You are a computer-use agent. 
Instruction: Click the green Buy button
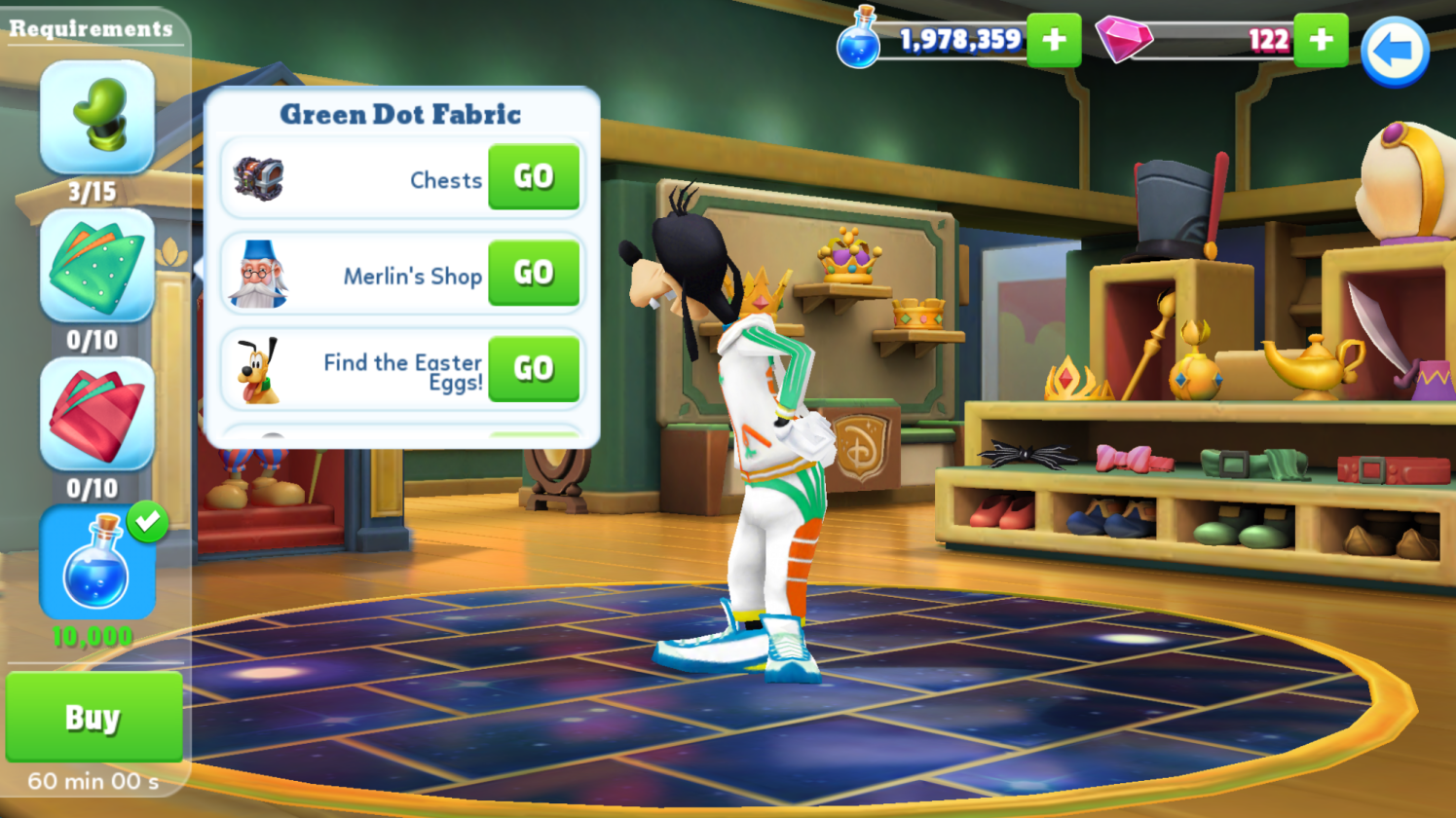pyautogui.click(x=93, y=717)
